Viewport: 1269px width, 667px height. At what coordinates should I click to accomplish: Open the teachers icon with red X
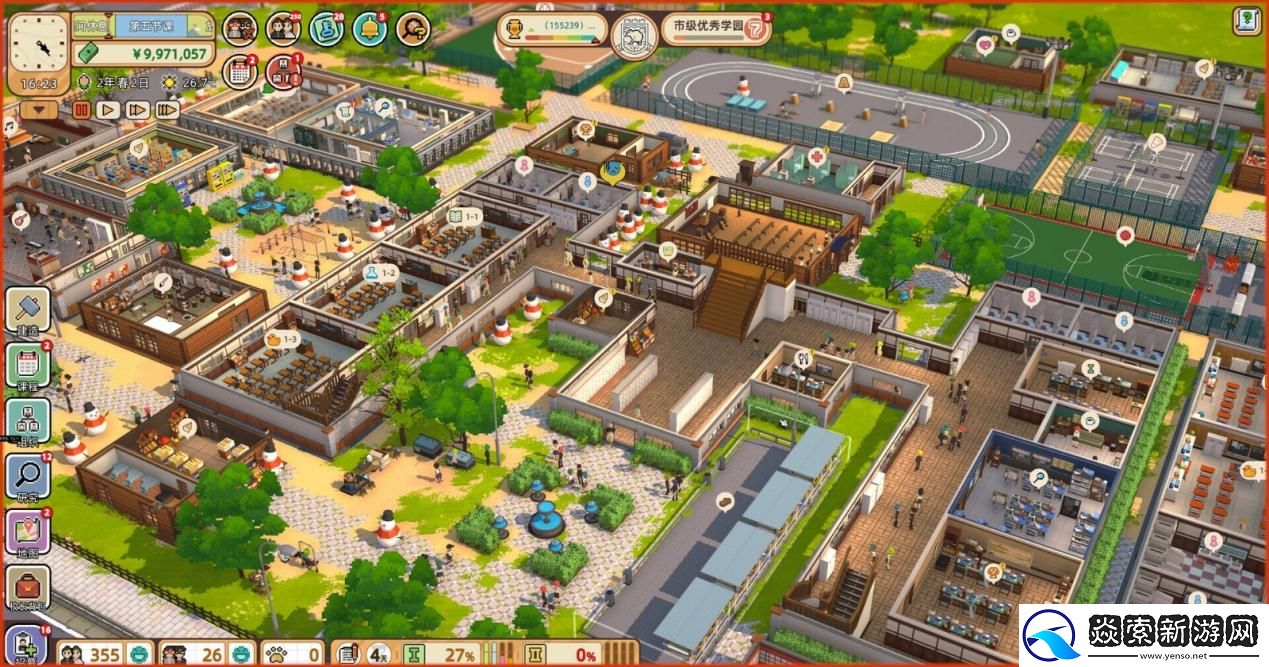click(x=239, y=29)
